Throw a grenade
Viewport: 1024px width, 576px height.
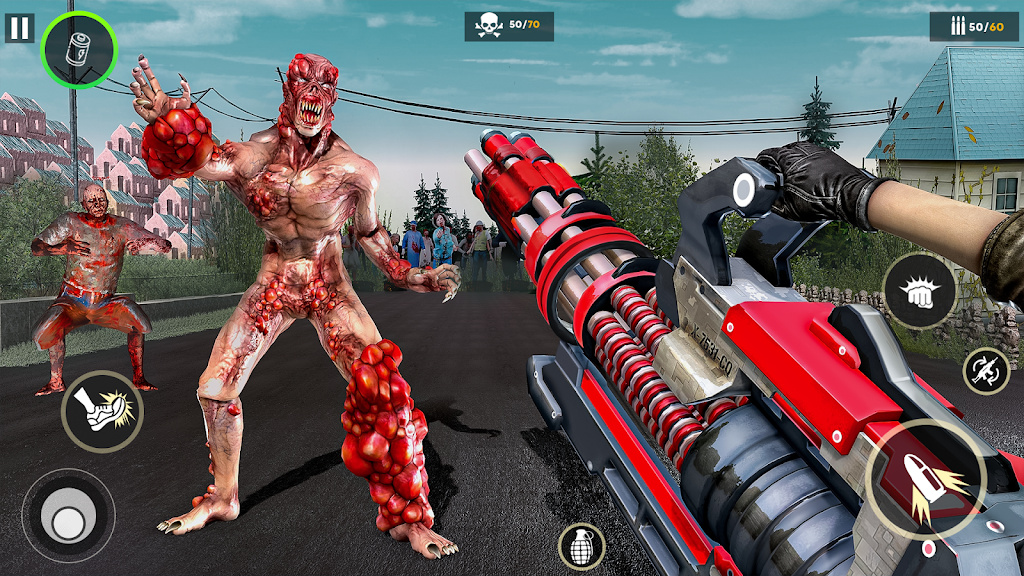(x=581, y=547)
